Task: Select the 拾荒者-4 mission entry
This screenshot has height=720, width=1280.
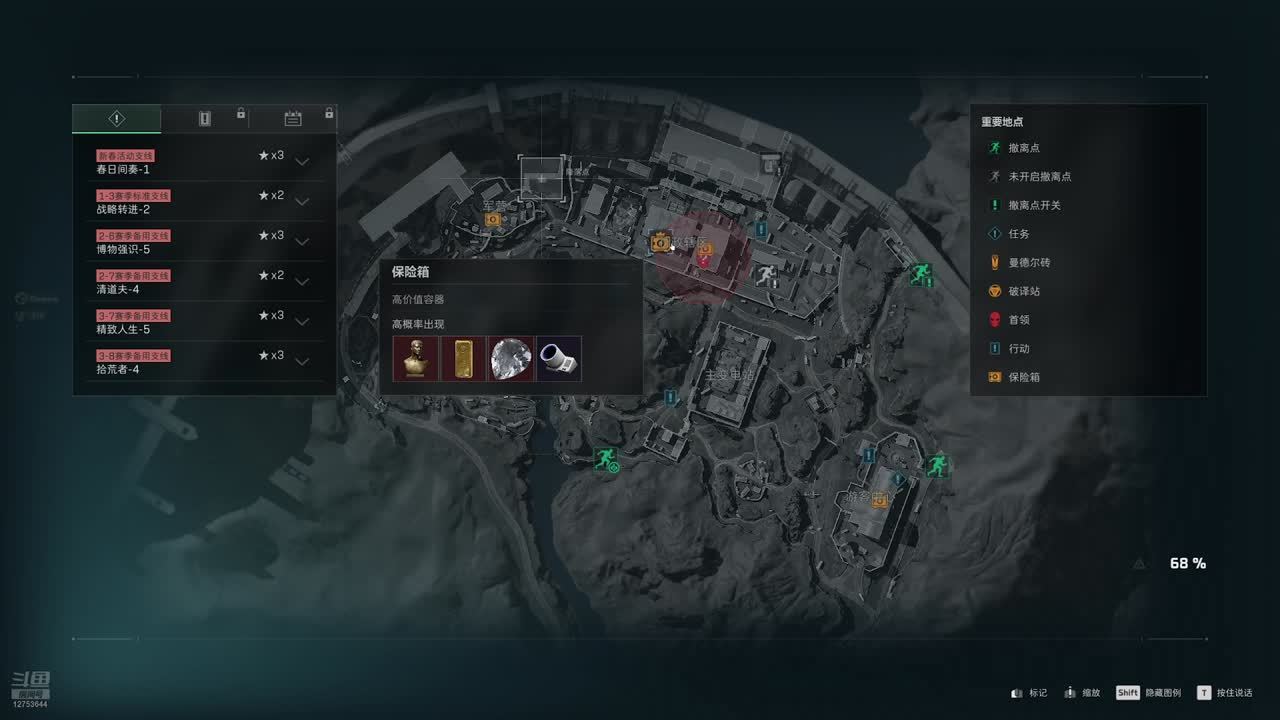Action: click(x=200, y=362)
